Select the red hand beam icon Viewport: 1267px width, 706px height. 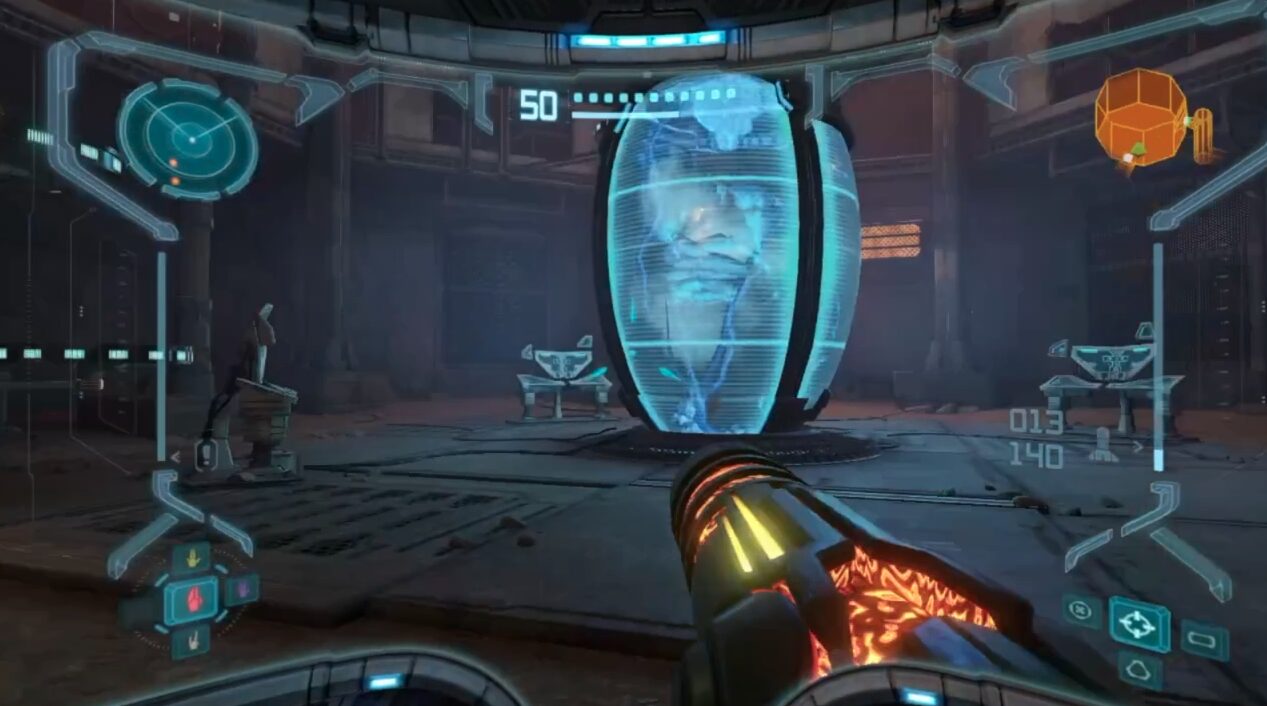[x=190, y=599]
